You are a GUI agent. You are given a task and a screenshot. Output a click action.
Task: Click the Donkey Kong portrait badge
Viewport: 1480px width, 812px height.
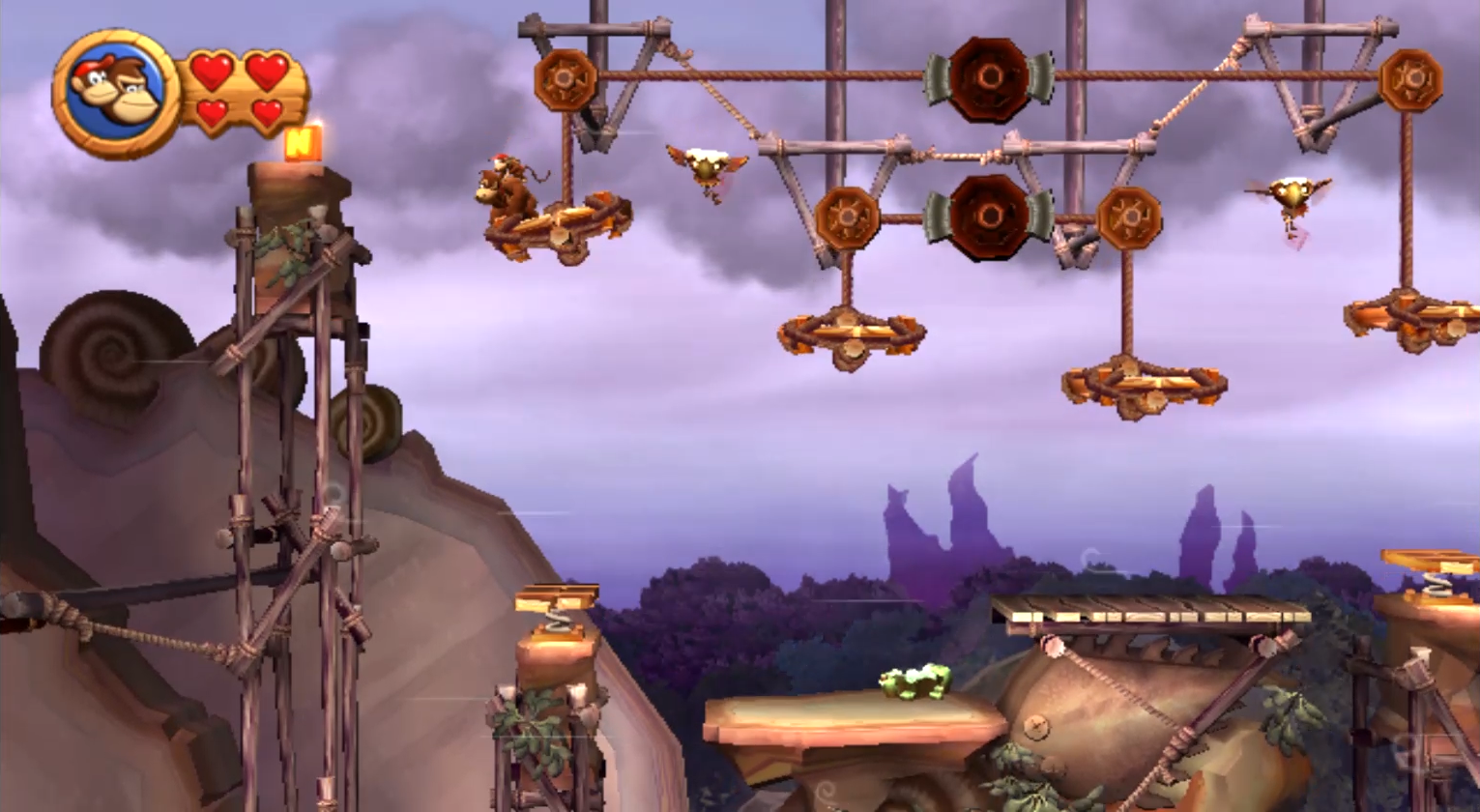coord(116,93)
